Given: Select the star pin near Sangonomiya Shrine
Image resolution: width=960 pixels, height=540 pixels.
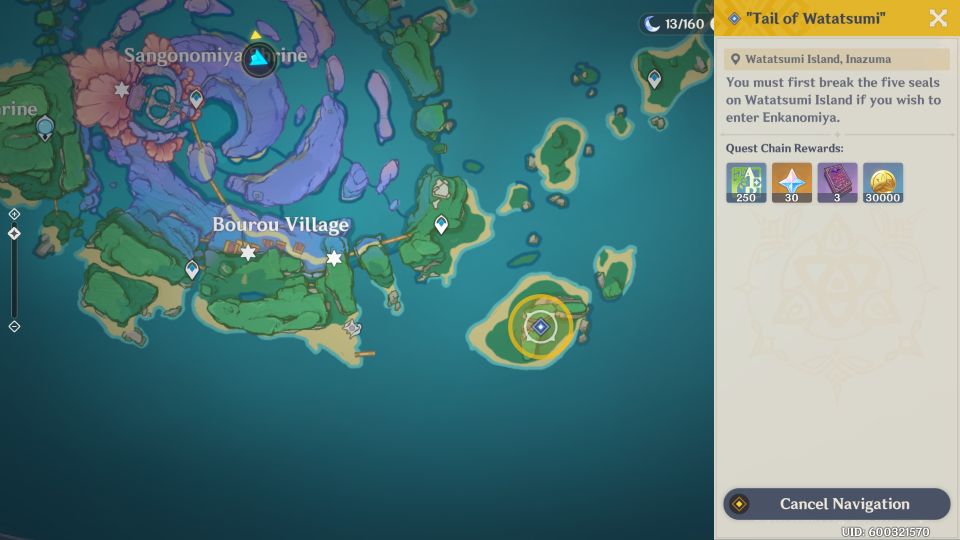Looking at the screenshot, I should point(122,90).
